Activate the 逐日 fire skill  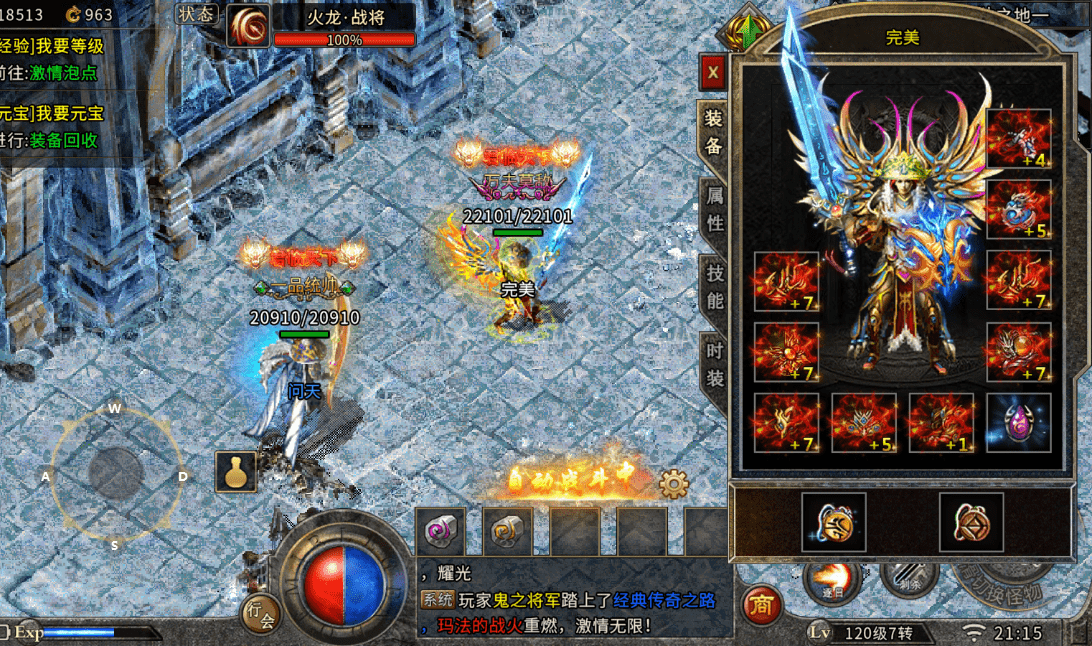pos(832,576)
